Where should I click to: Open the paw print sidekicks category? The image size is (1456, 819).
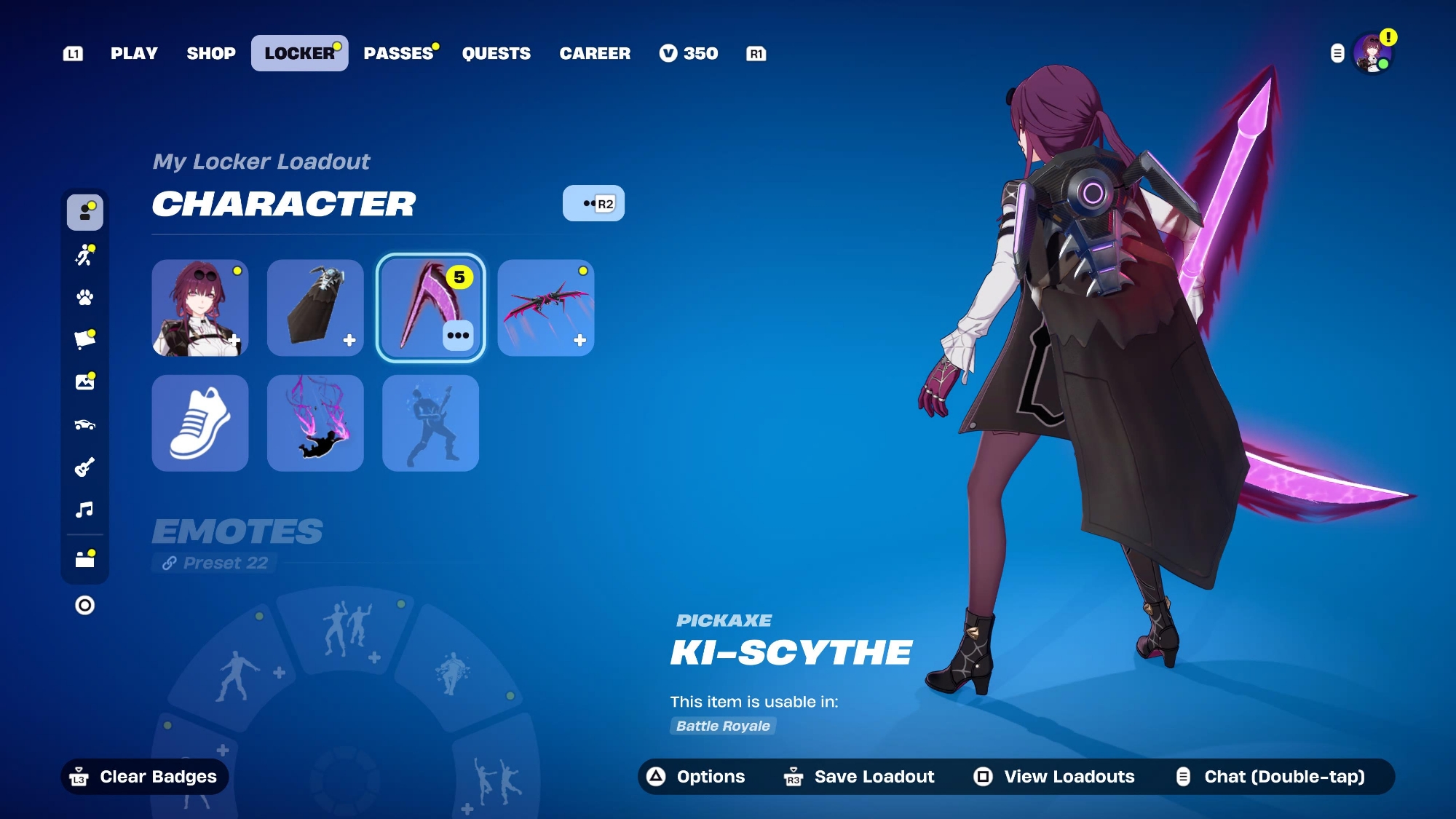click(x=85, y=297)
